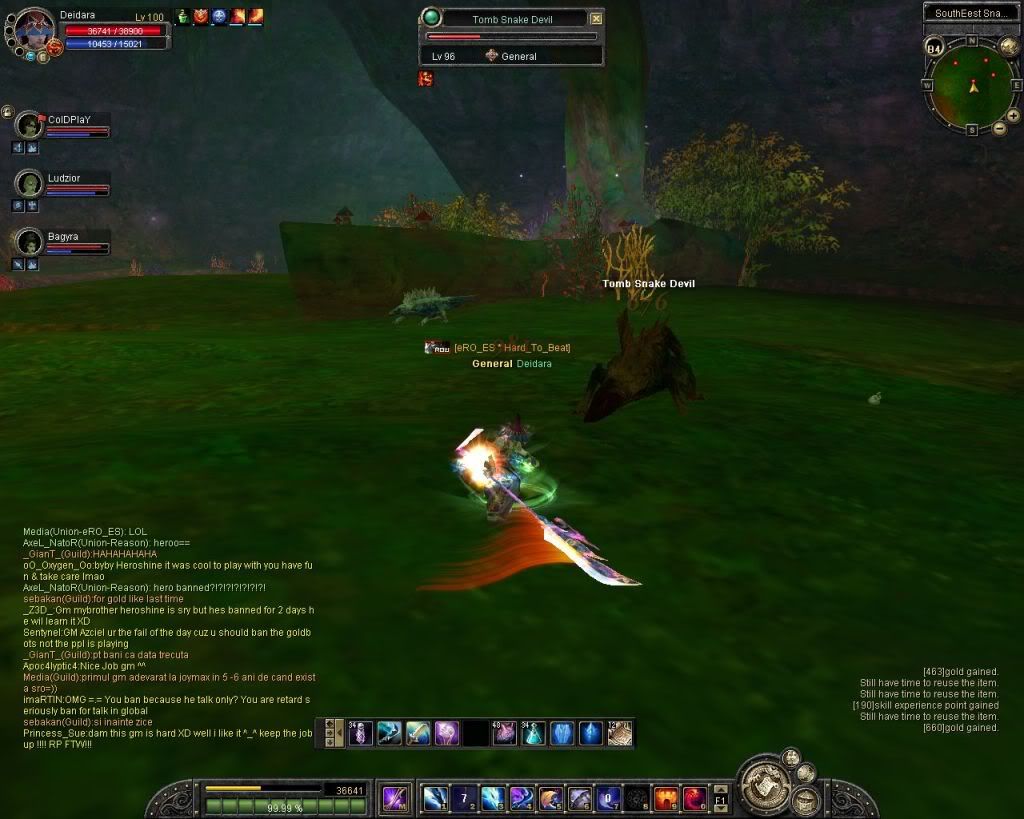Use the scroll item with count 12
Viewport: 1024px width, 819px height.
620,733
